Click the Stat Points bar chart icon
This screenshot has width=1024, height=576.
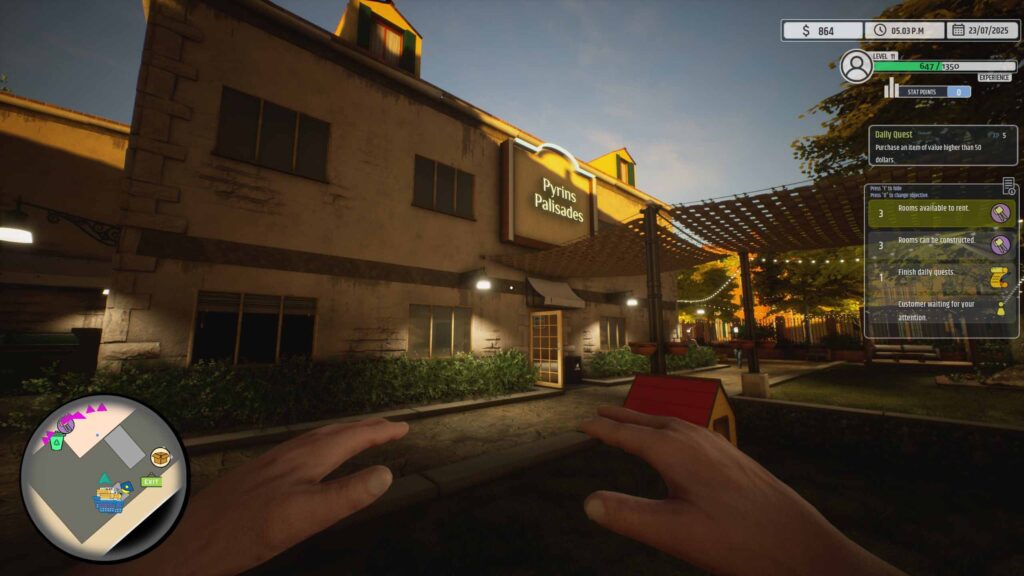890,89
